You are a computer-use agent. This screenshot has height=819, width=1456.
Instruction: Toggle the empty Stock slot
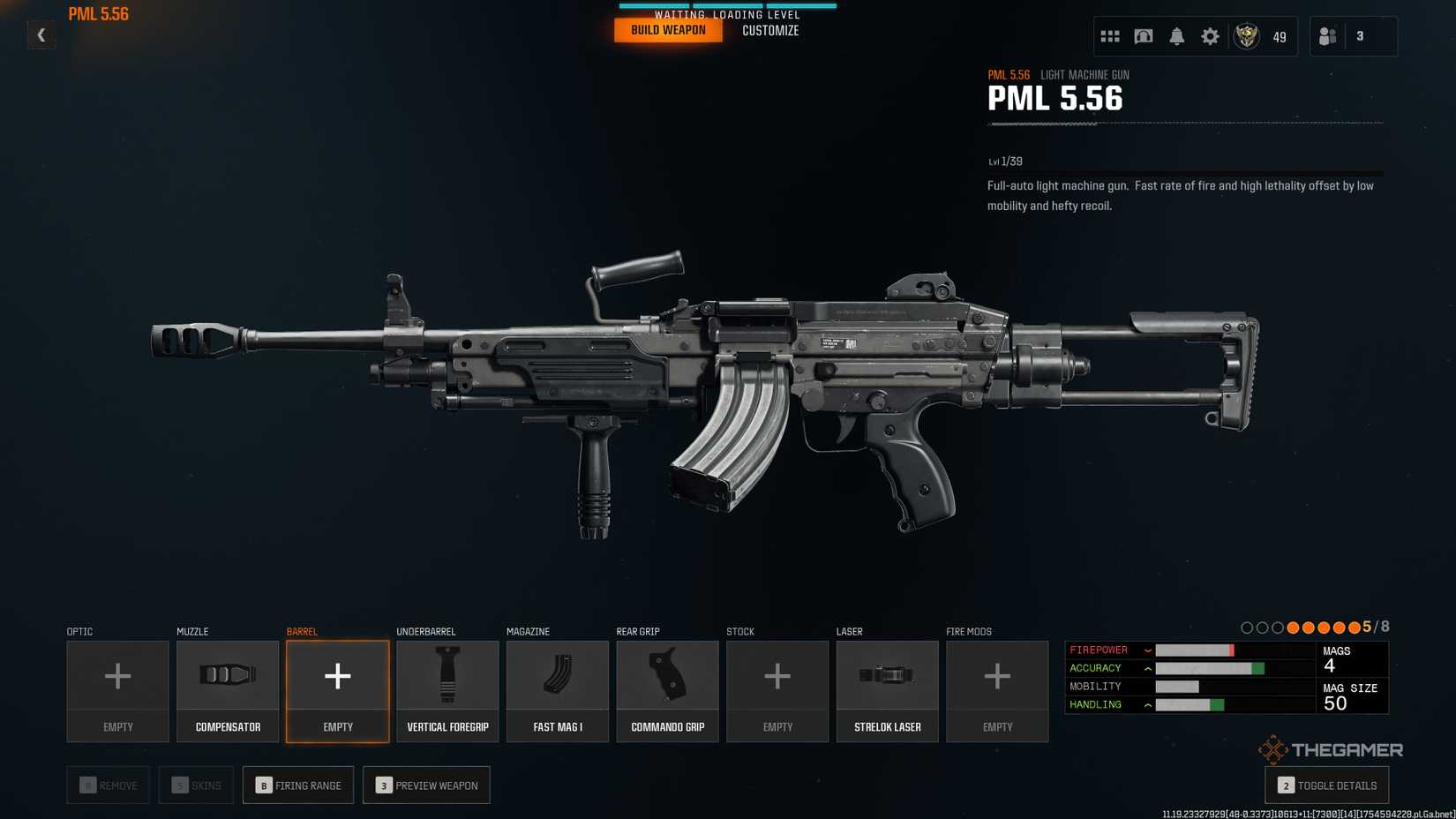[777, 690]
